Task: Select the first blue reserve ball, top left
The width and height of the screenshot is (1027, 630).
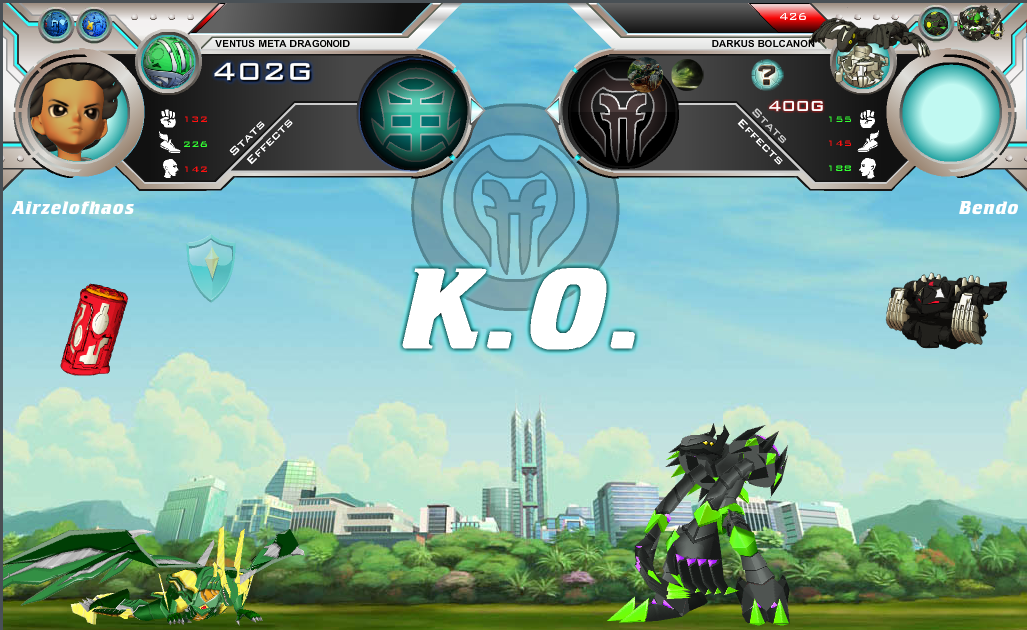Action: [55, 25]
